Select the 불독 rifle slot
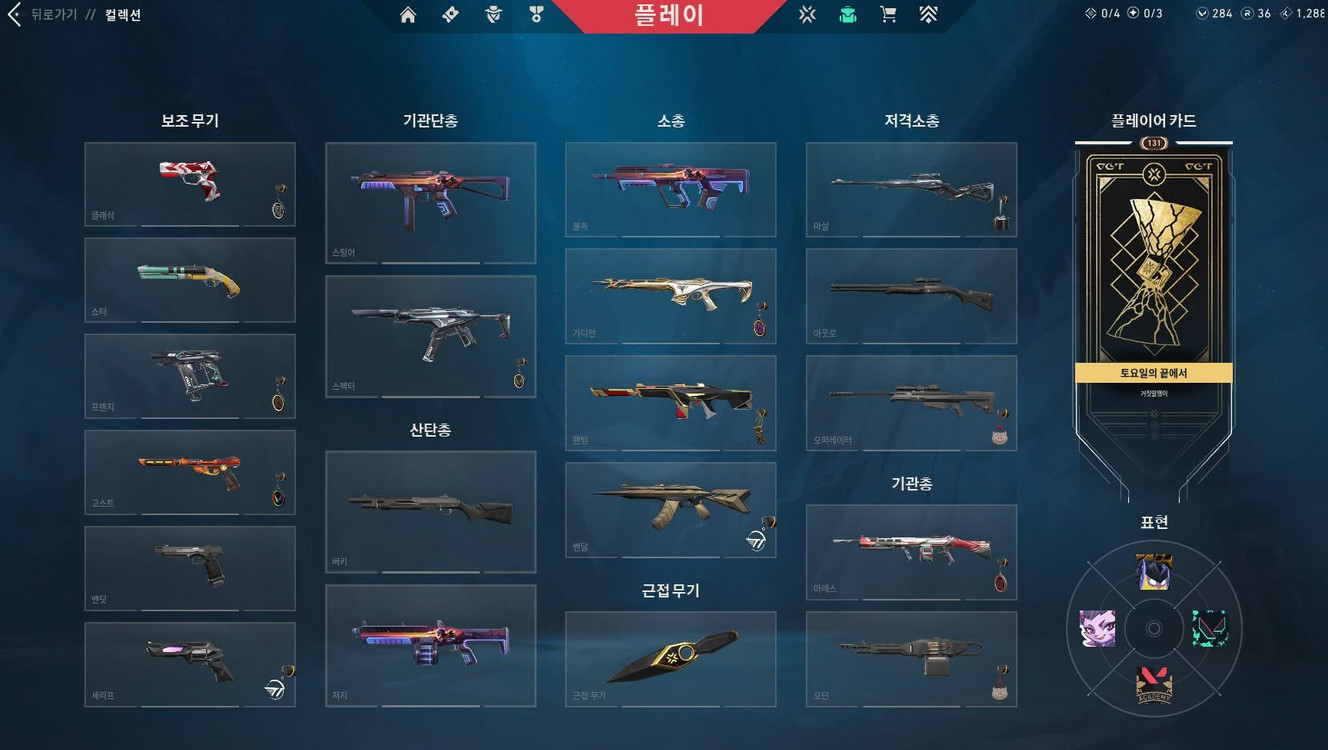 click(670, 189)
